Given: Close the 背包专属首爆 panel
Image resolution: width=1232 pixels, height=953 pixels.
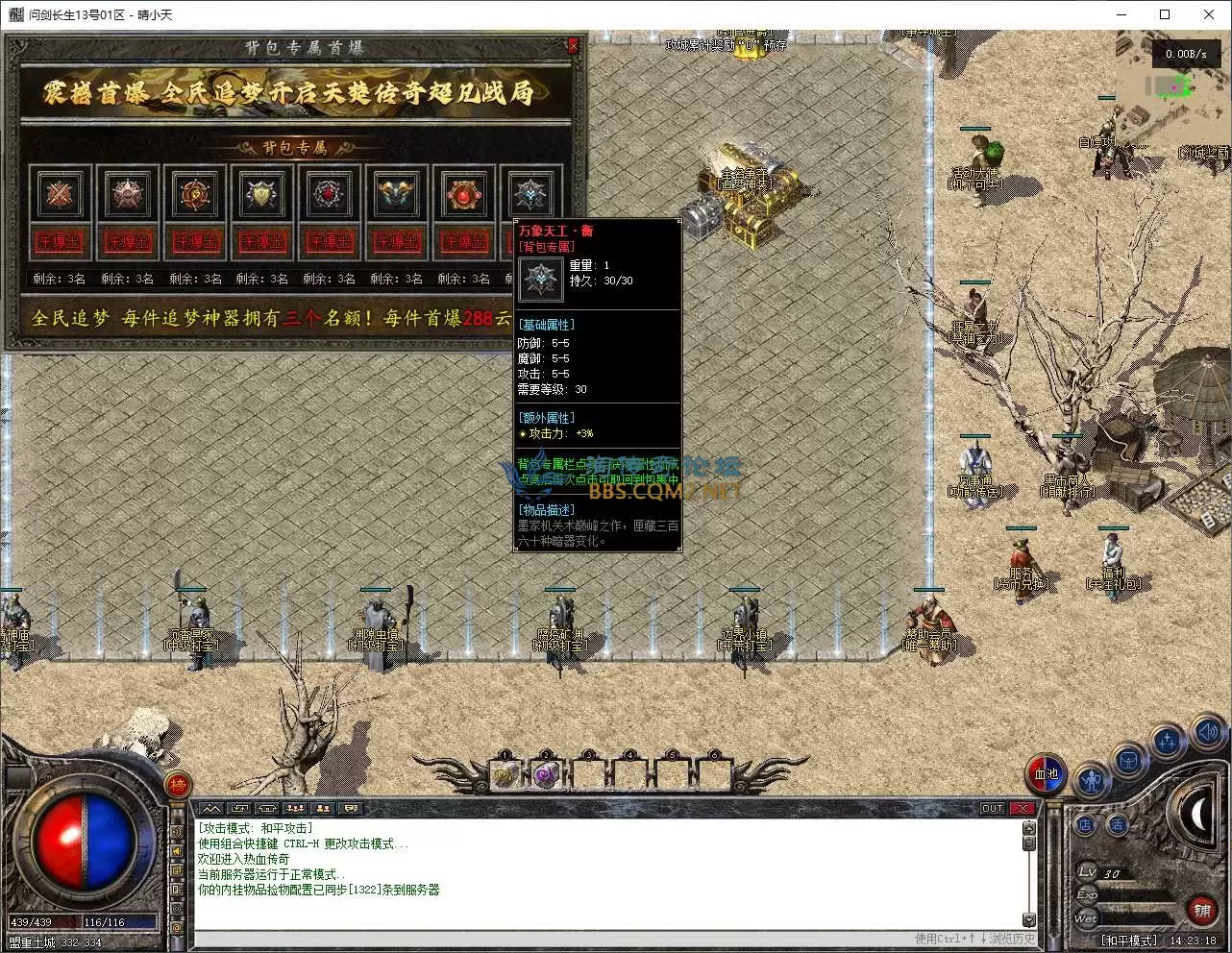Looking at the screenshot, I should point(574,45).
